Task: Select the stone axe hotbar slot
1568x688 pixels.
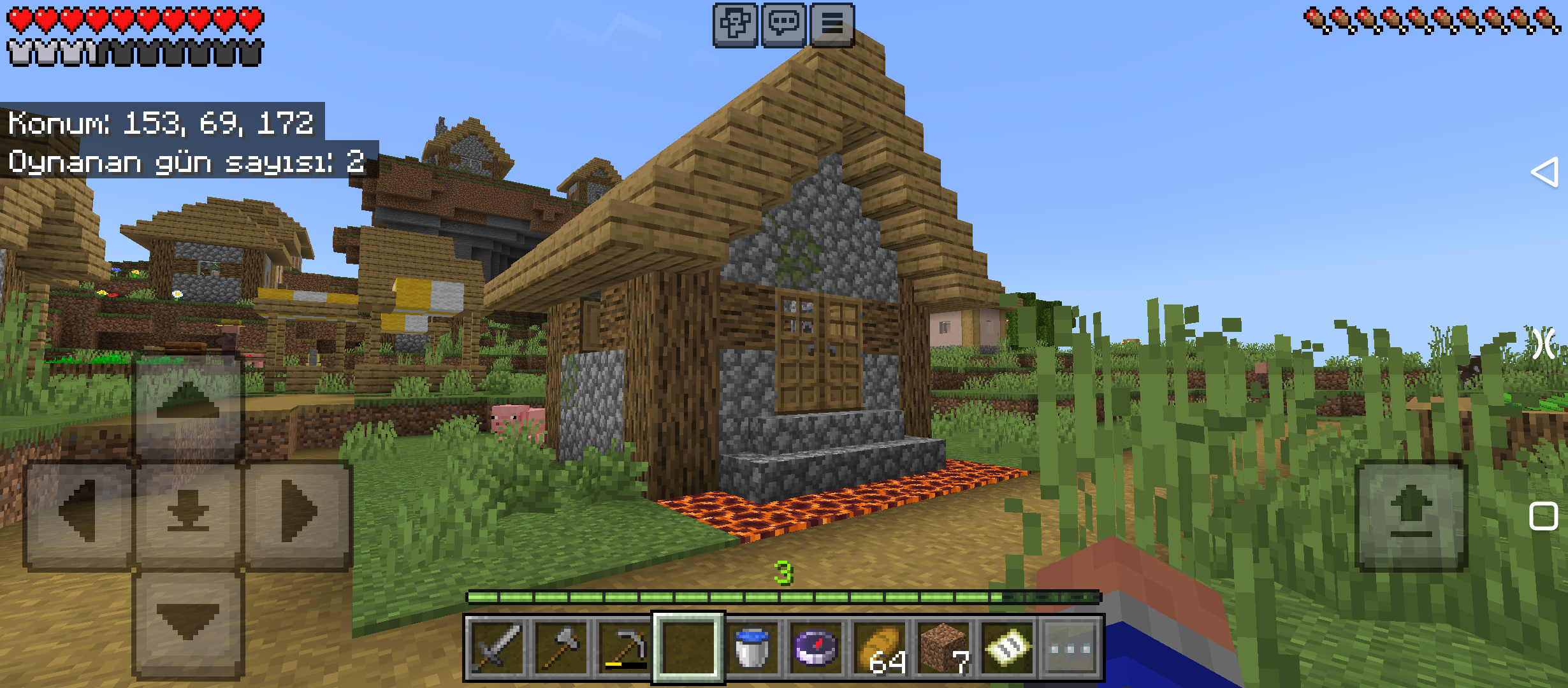Action: click(560, 648)
